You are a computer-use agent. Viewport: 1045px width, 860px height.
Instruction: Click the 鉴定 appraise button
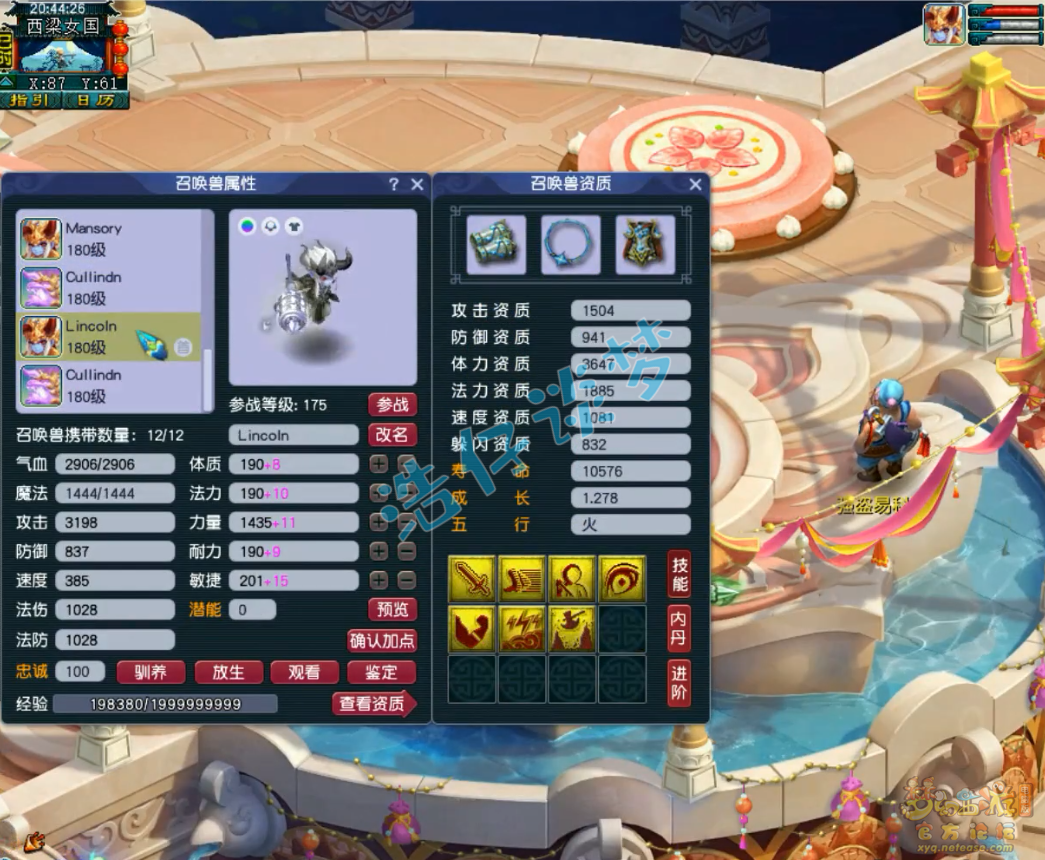point(381,673)
